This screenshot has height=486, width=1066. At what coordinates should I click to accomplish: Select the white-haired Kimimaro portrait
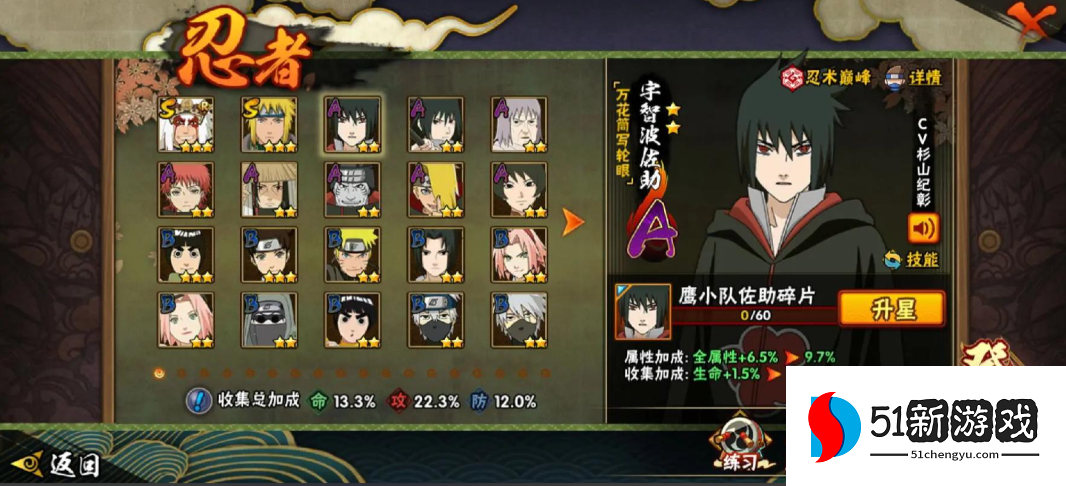tap(519, 124)
